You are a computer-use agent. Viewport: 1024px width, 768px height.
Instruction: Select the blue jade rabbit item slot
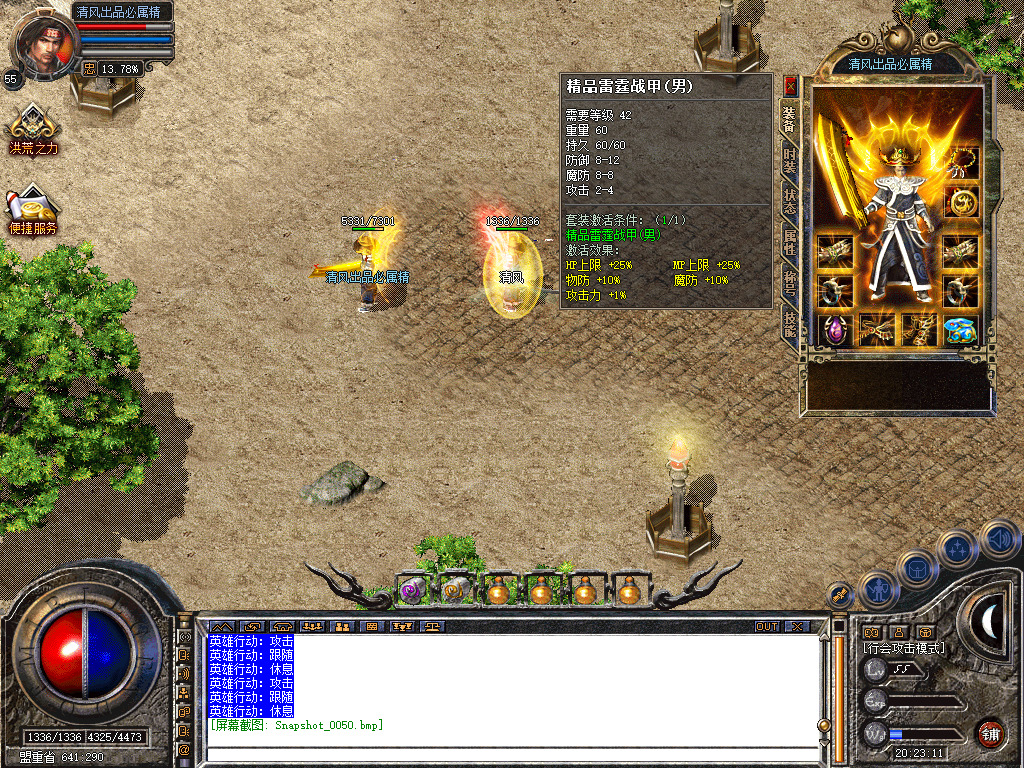[x=961, y=330]
